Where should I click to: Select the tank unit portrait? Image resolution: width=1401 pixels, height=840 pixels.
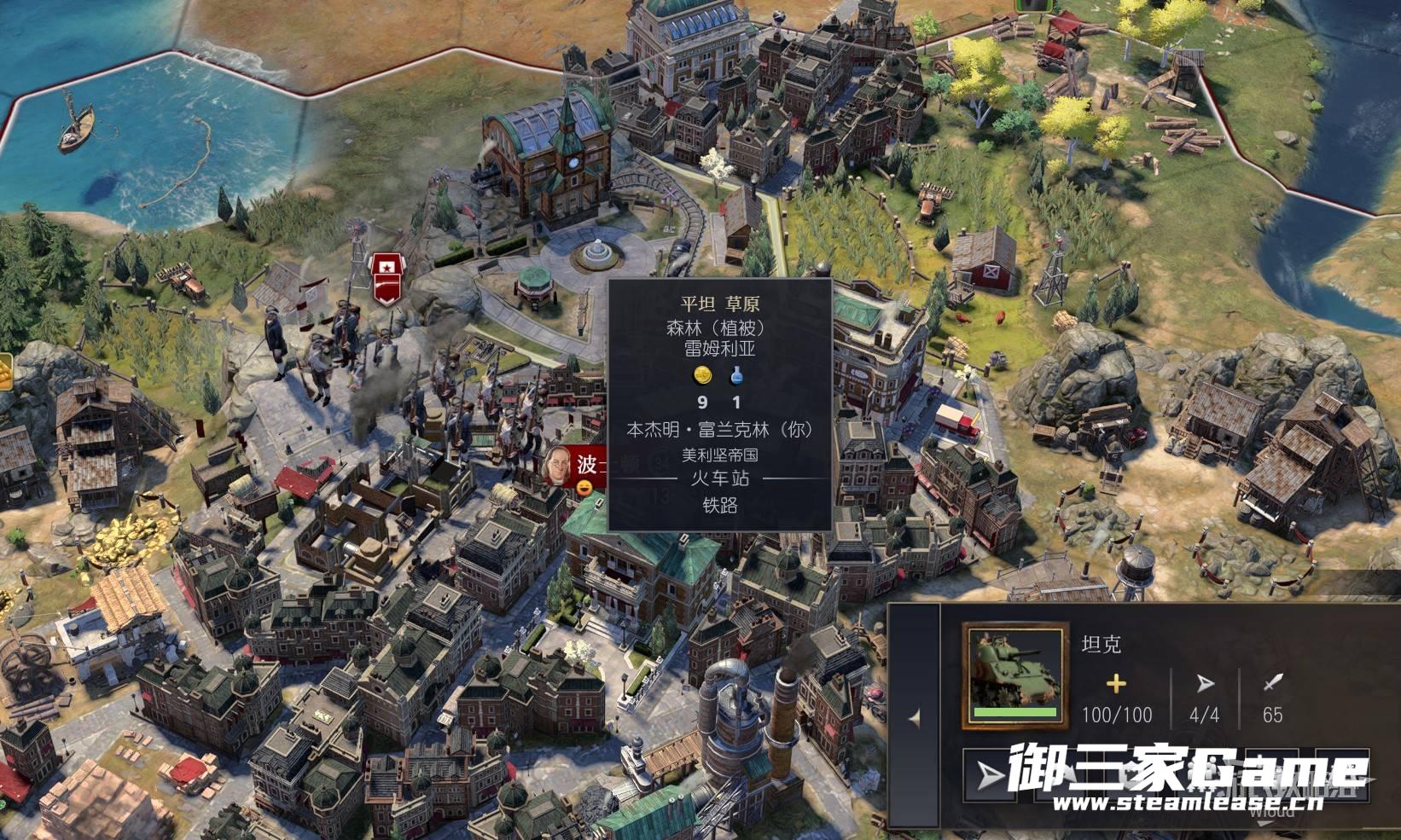click(1014, 675)
